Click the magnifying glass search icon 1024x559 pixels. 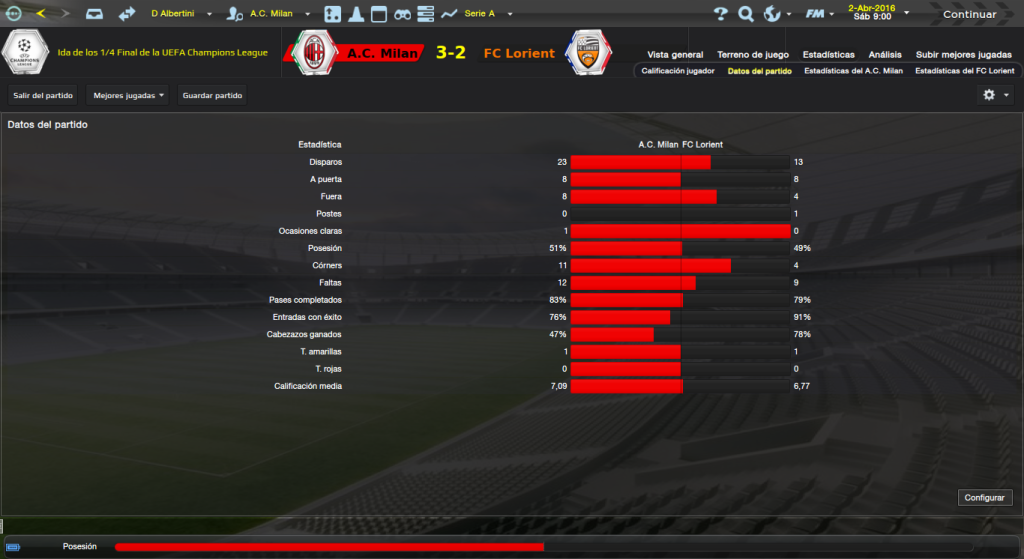[746, 14]
